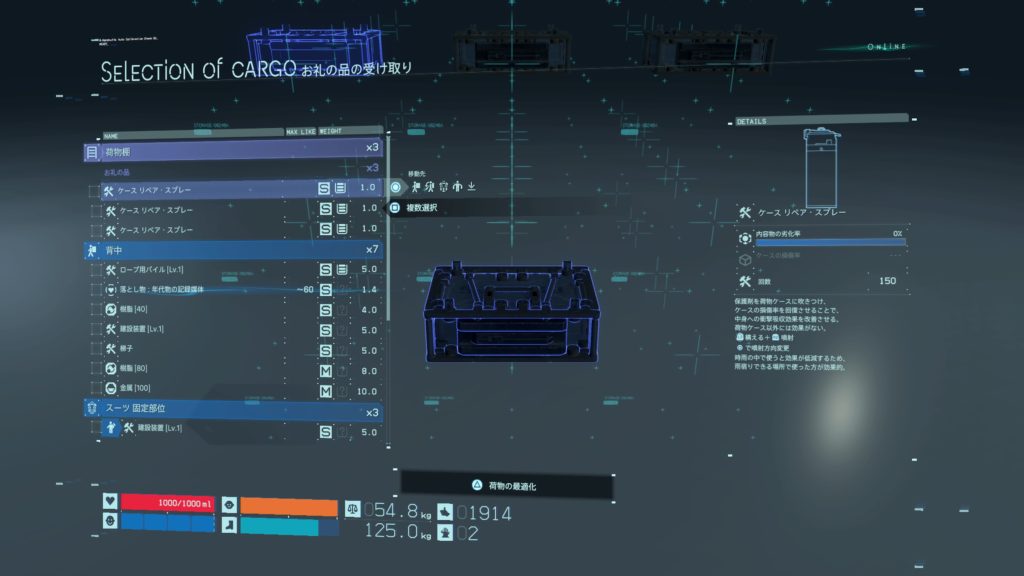Collapse the スーツ 固定部位 category header
Image resolution: width=1024 pixels, height=576 pixels.
pos(232,409)
